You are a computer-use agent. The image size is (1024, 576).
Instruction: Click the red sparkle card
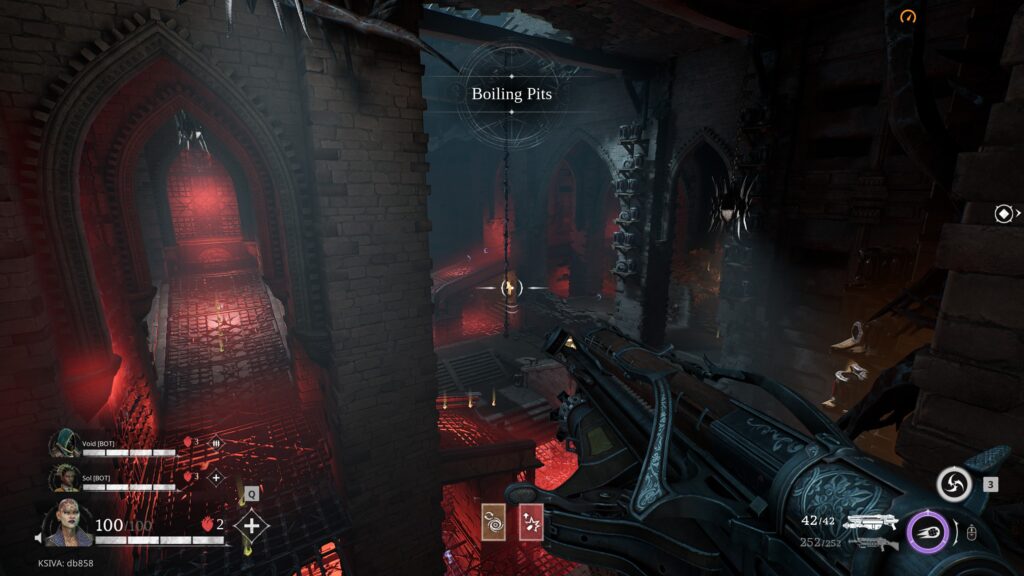[x=531, y=522]
